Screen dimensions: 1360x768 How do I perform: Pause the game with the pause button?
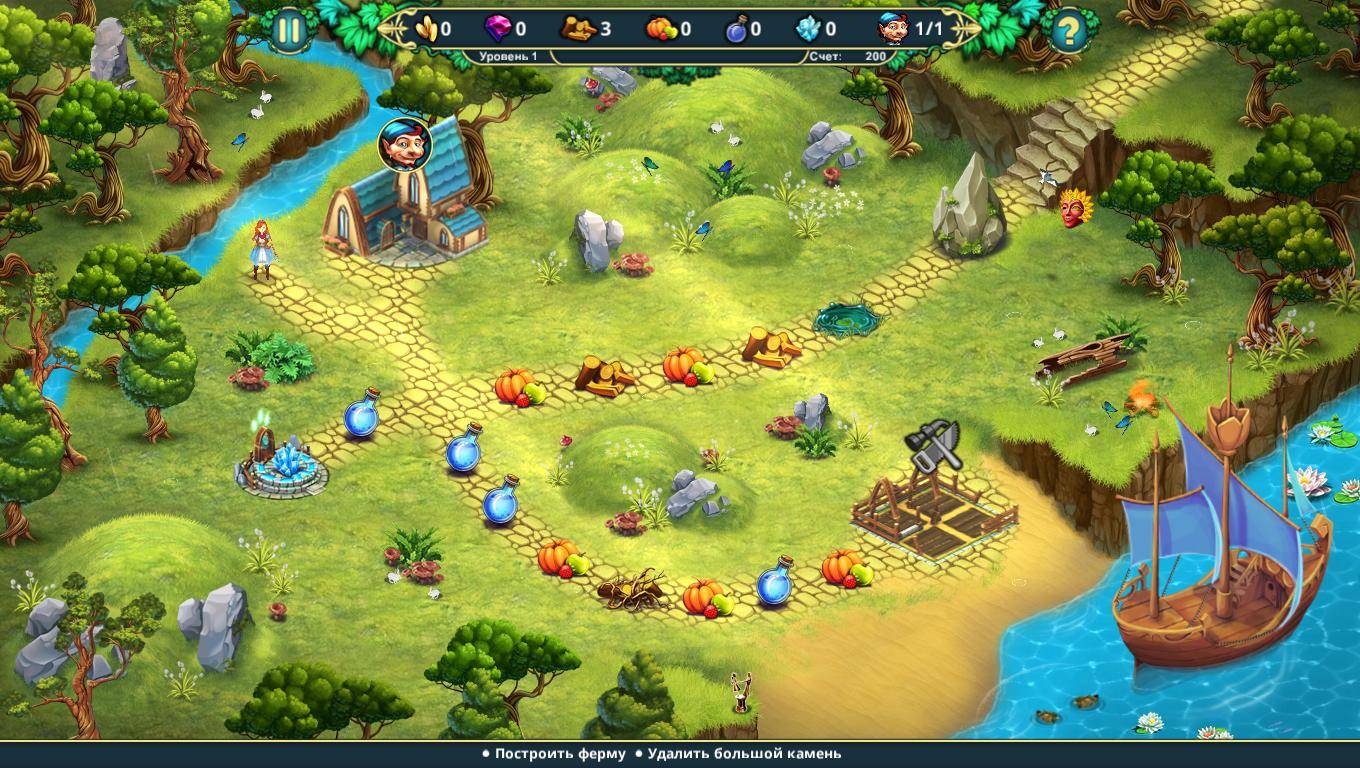click(289, 31)
